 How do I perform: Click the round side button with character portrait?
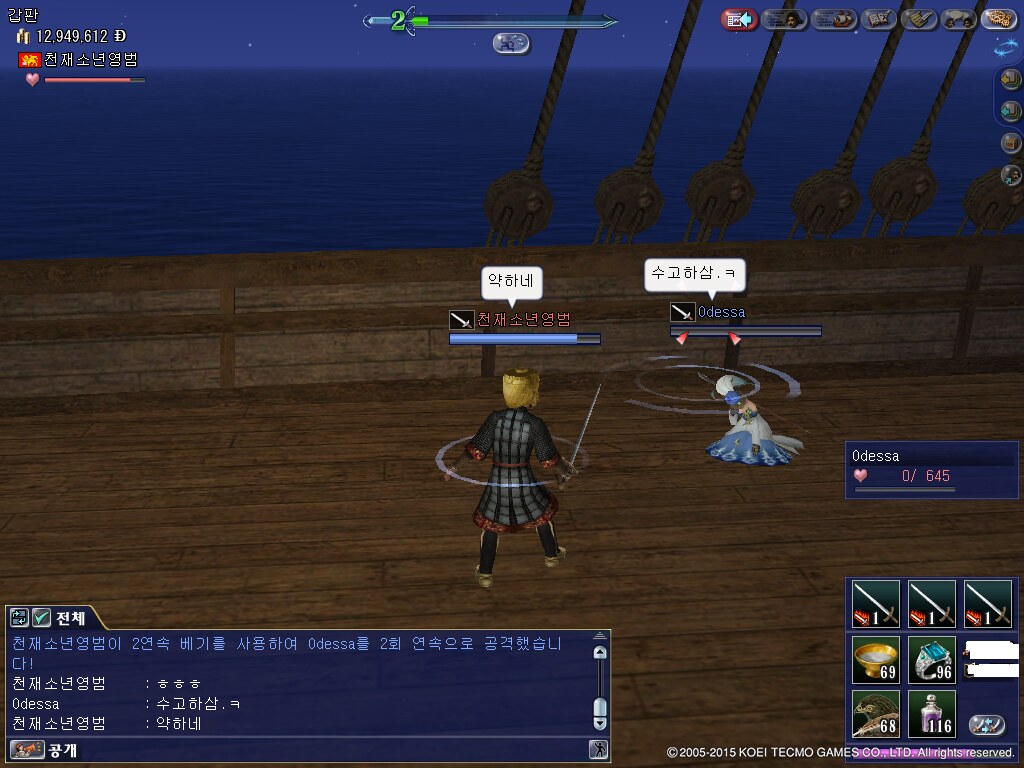click(1011, 175)
